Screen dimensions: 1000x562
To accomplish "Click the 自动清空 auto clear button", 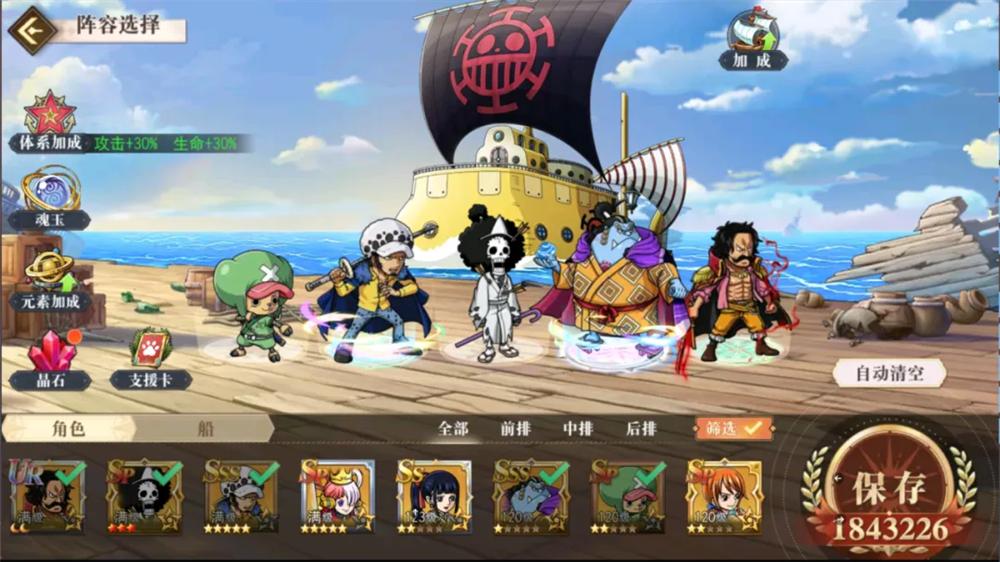I will point(889,374).
